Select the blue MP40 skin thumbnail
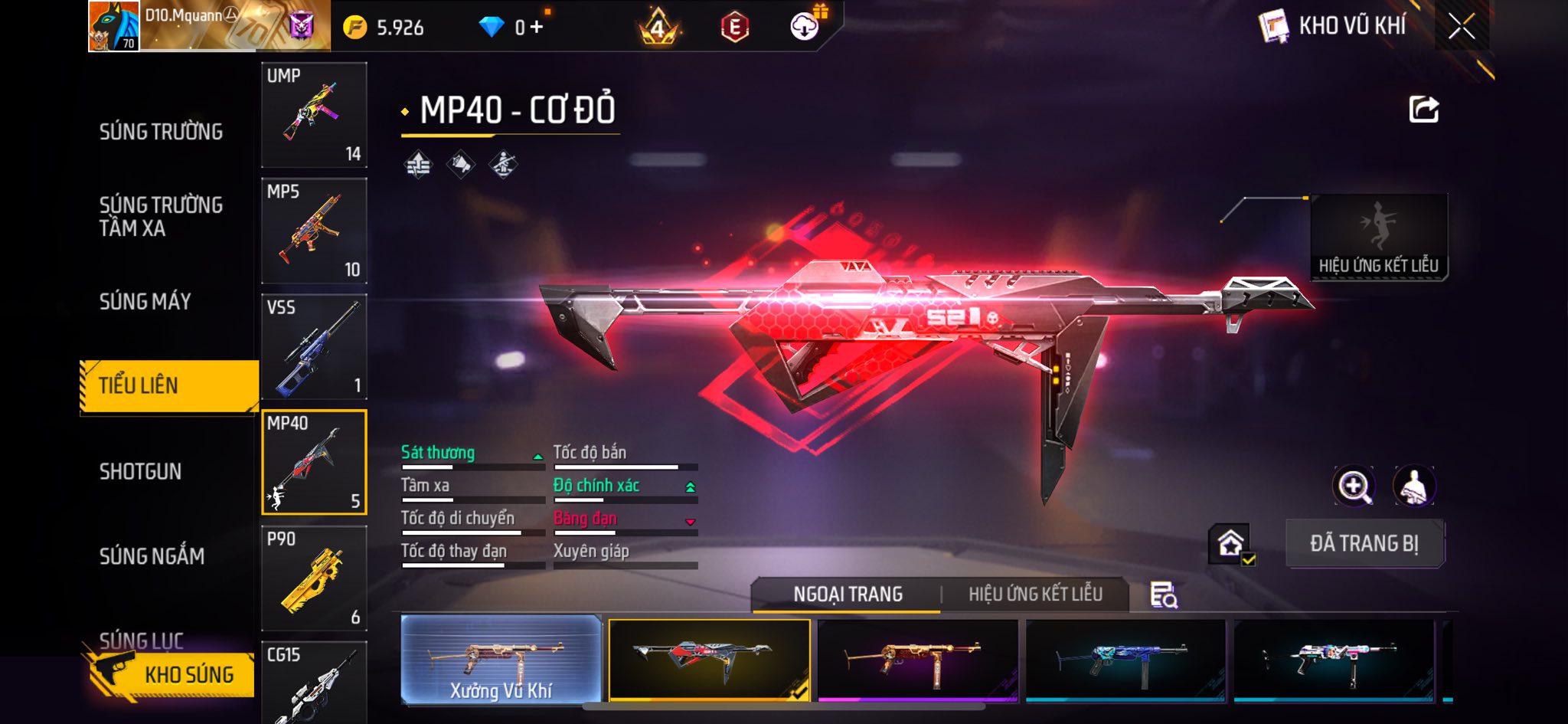This screenshot has height=724, width=1568. 1125,660
